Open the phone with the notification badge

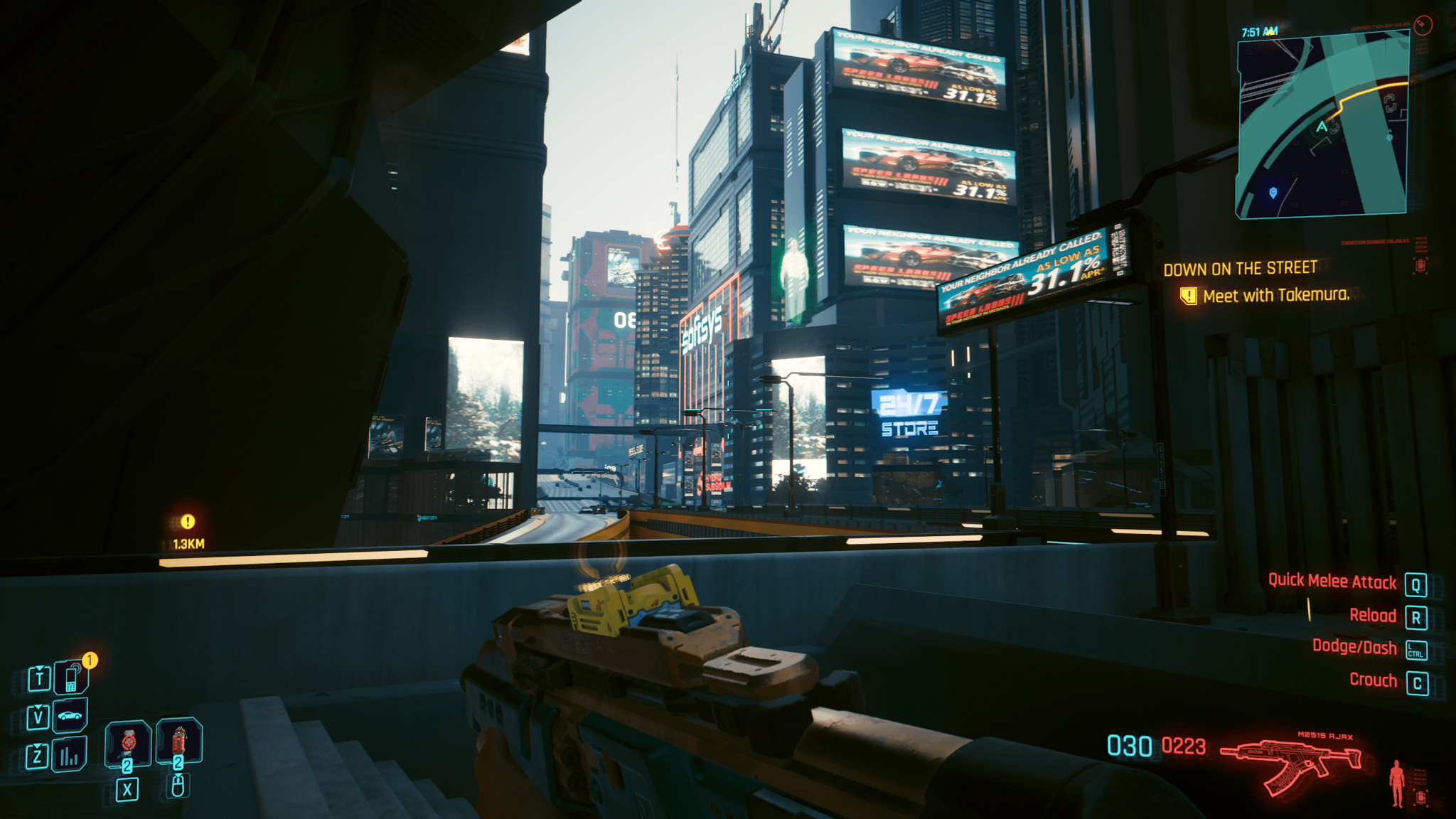[x=71, y=678]
